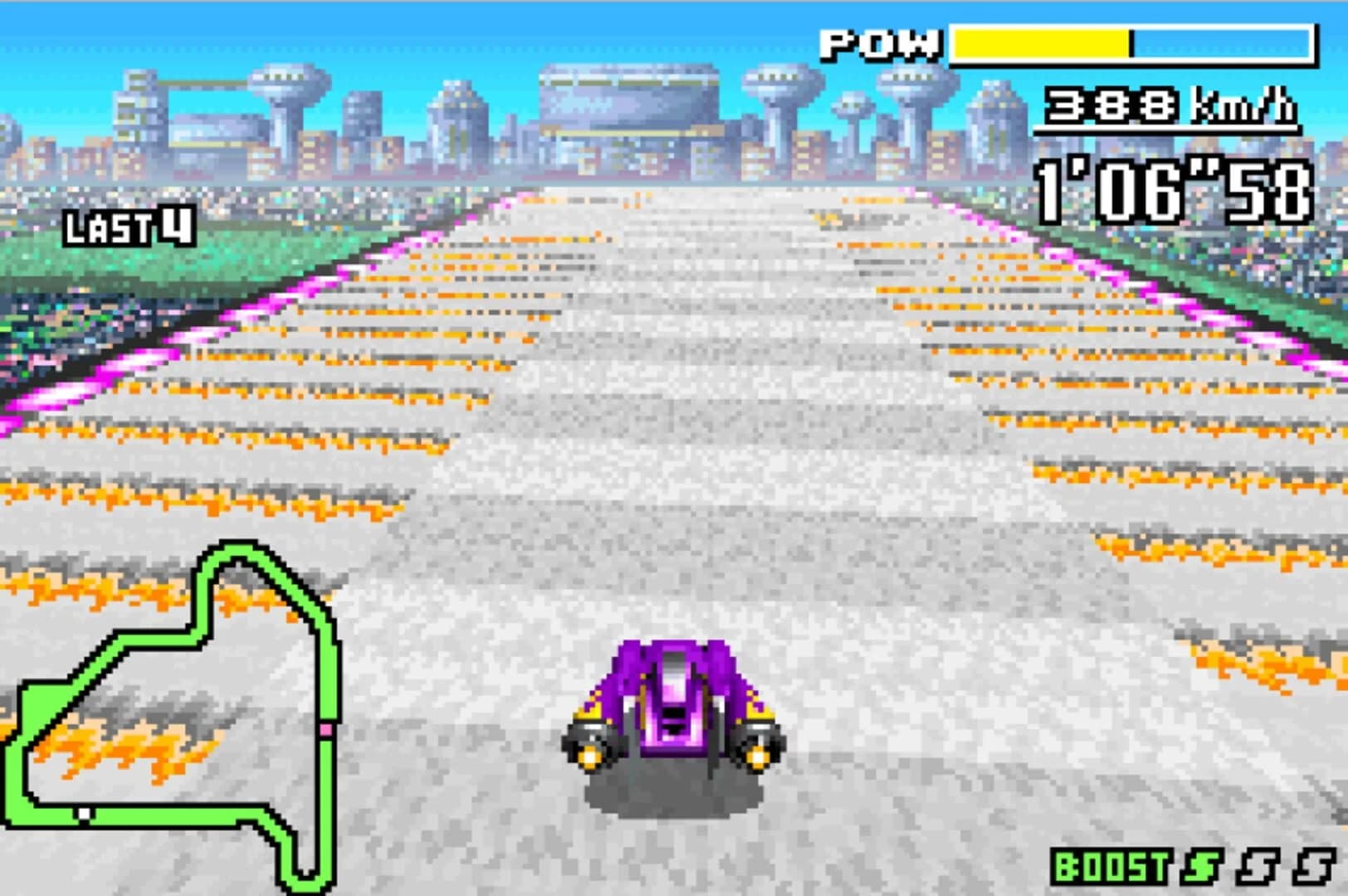Select the first S boost charge icon

click(x=1199, y=867)
